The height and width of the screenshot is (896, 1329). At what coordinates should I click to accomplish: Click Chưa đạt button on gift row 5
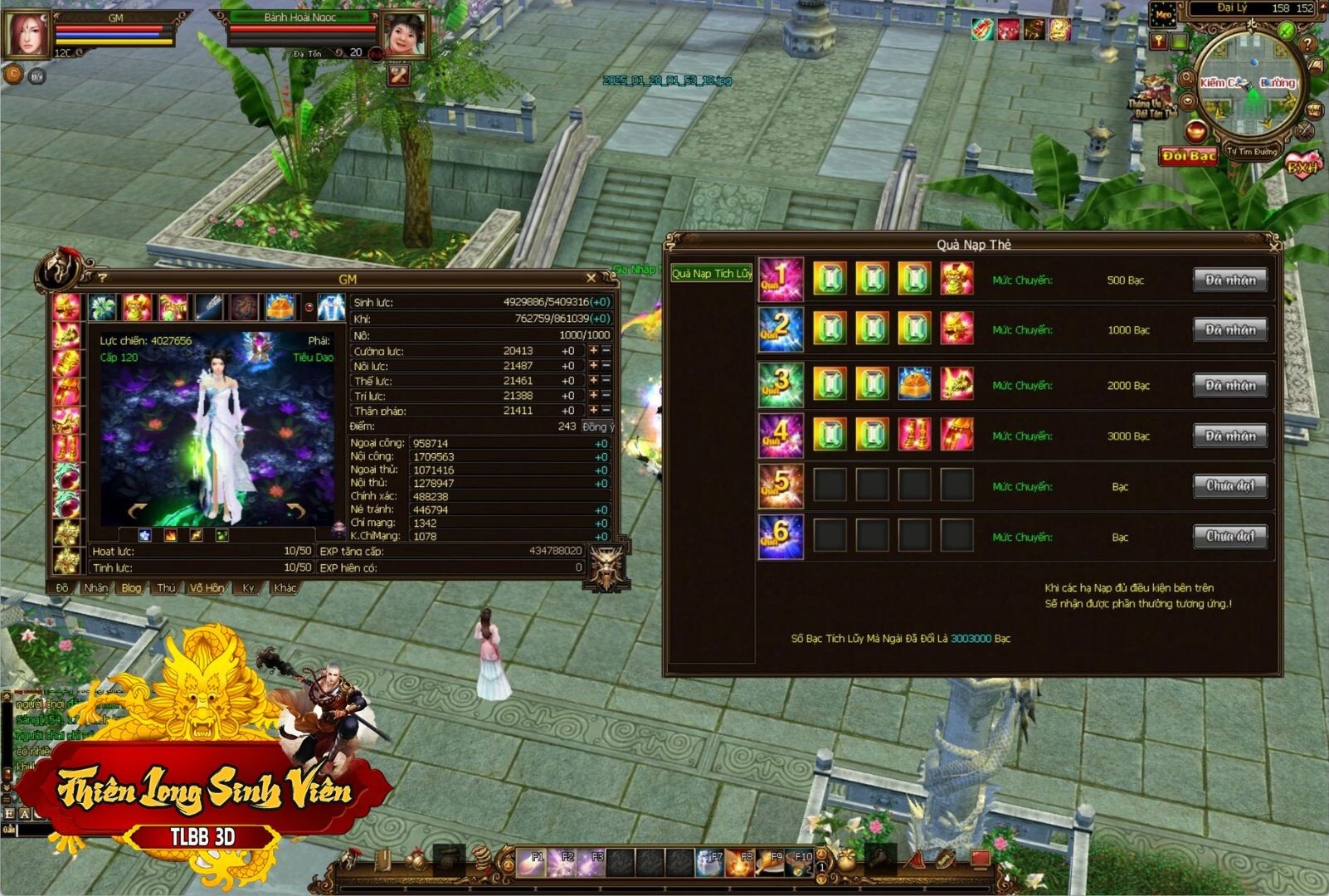point(1229,486)
